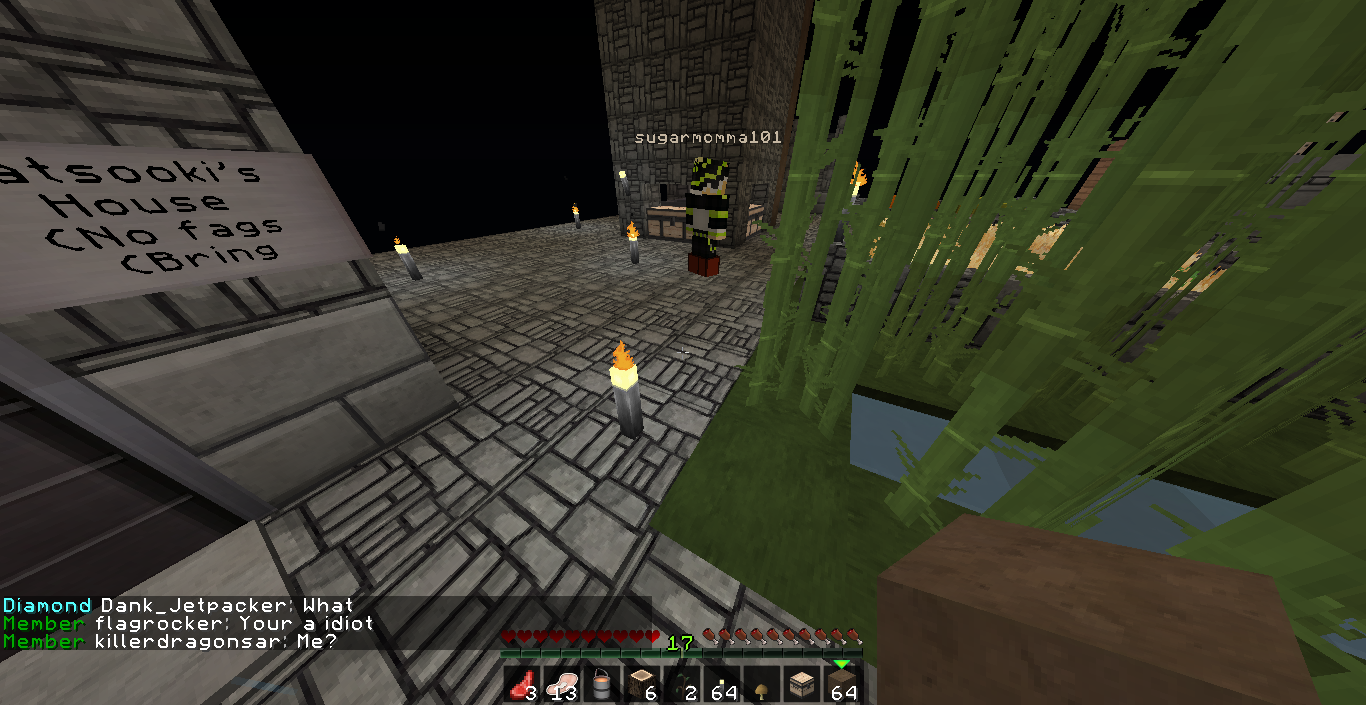
Task: Select the dirt block stack slot
Action: [x=843, y=685]
